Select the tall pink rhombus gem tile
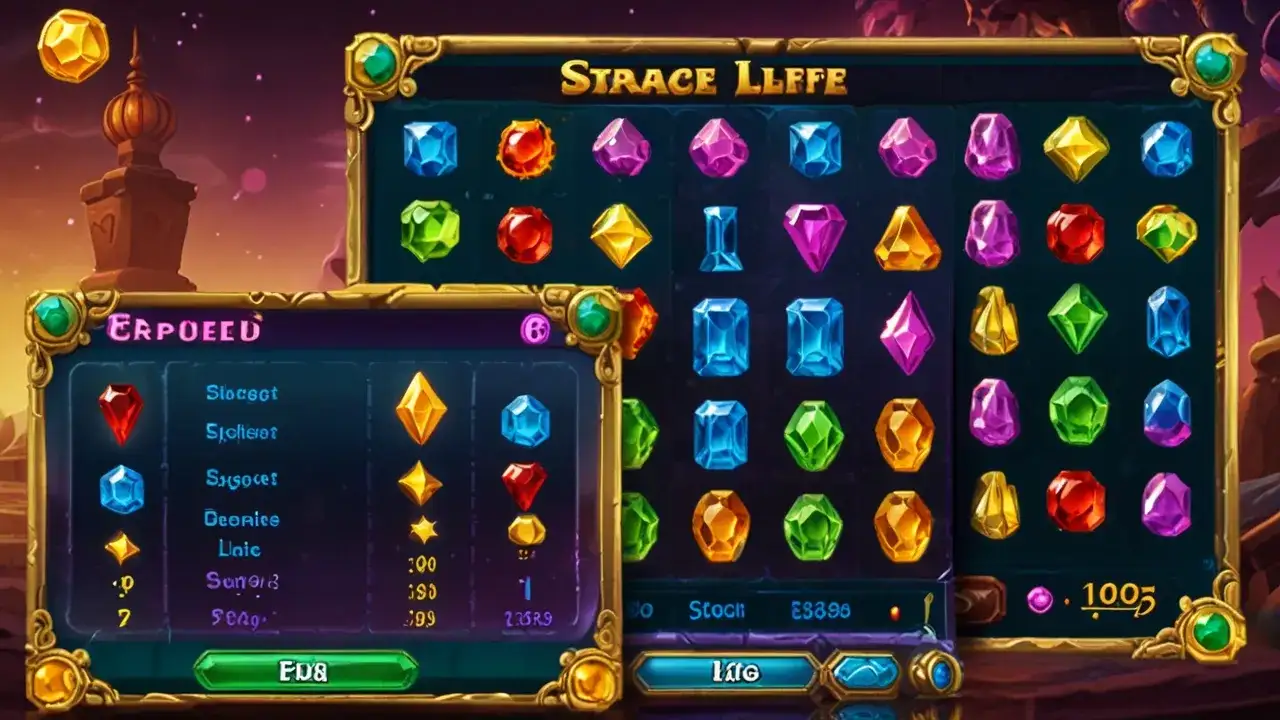The image size is (1280, 720). point(907,333)
